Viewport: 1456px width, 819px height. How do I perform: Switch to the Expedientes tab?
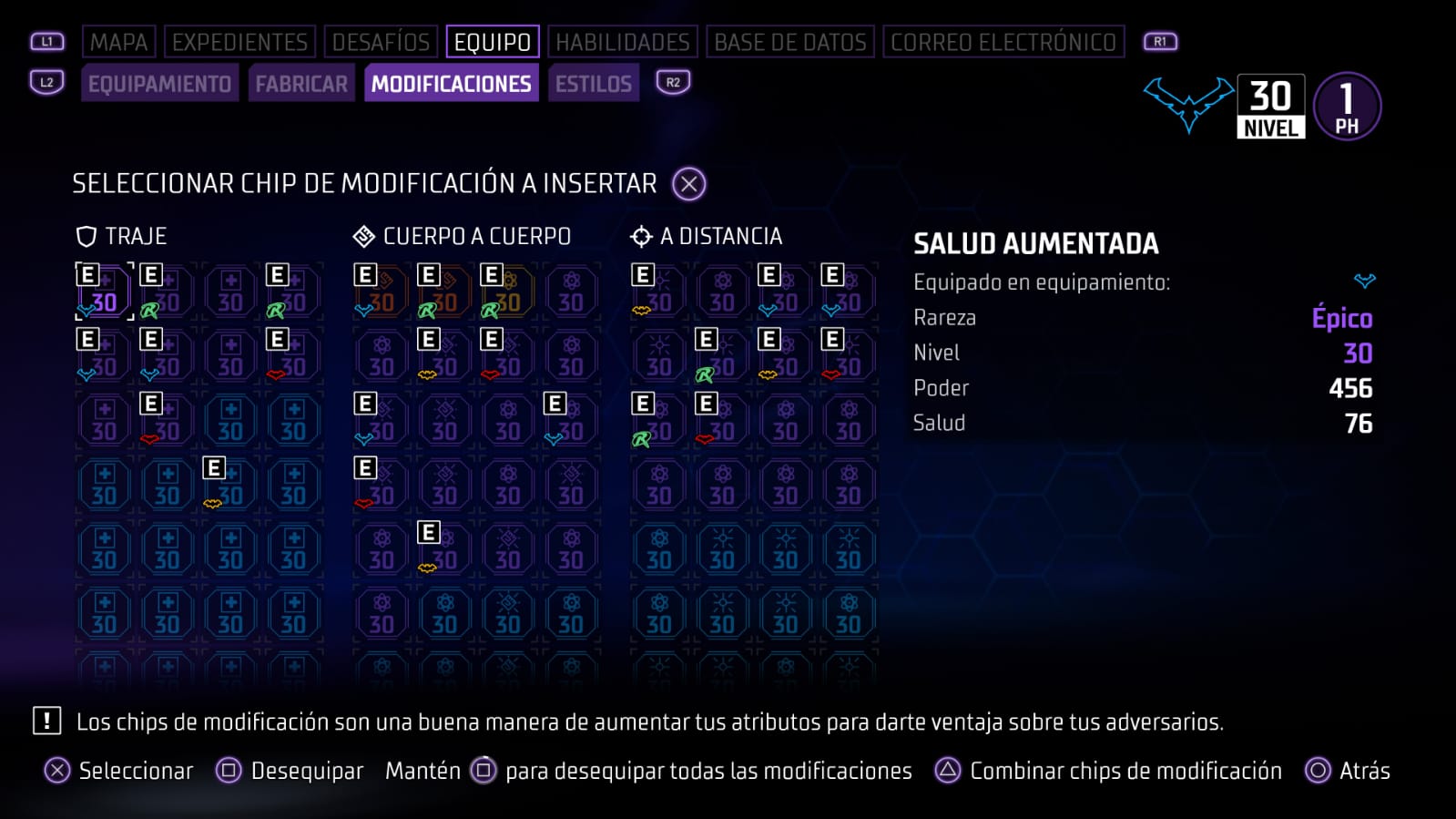[239, 42]
